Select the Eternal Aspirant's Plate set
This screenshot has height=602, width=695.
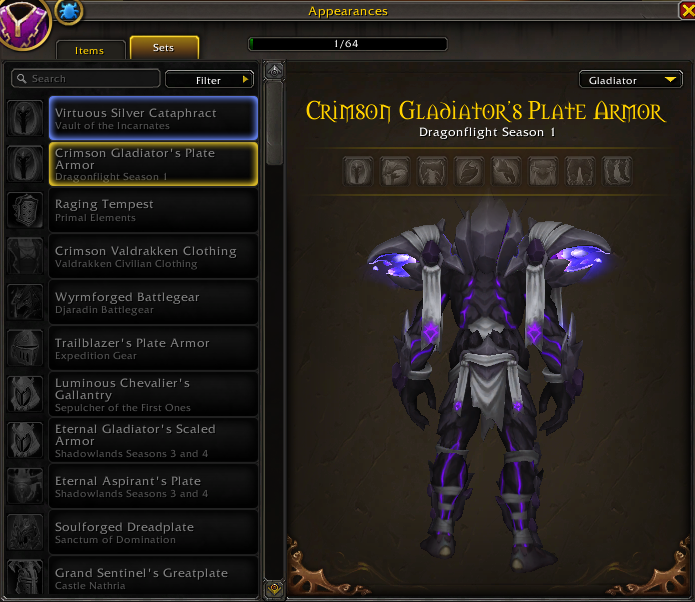[x=153, y=486]
